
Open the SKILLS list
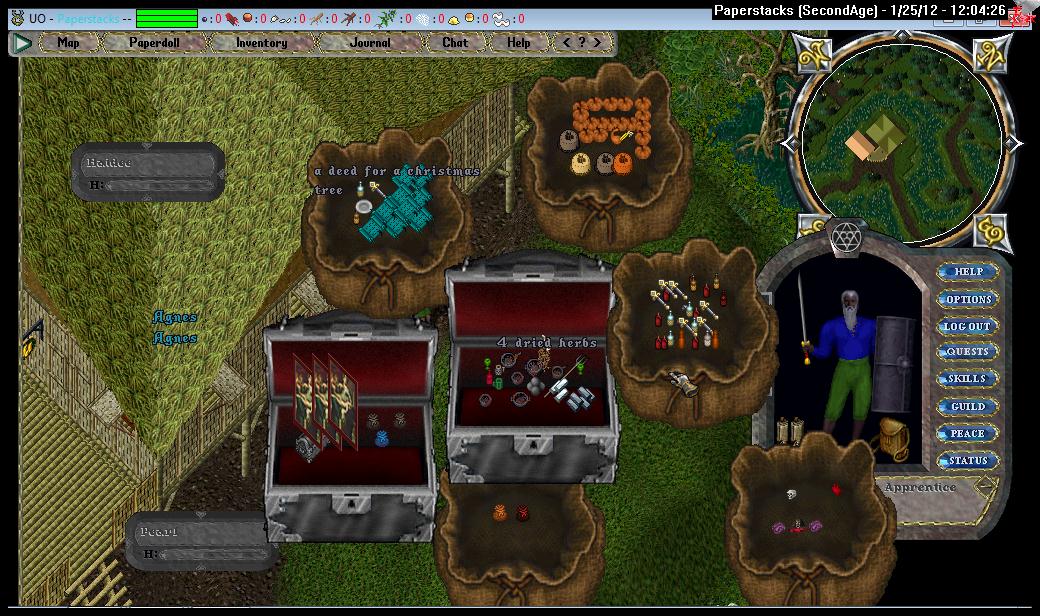967,379
